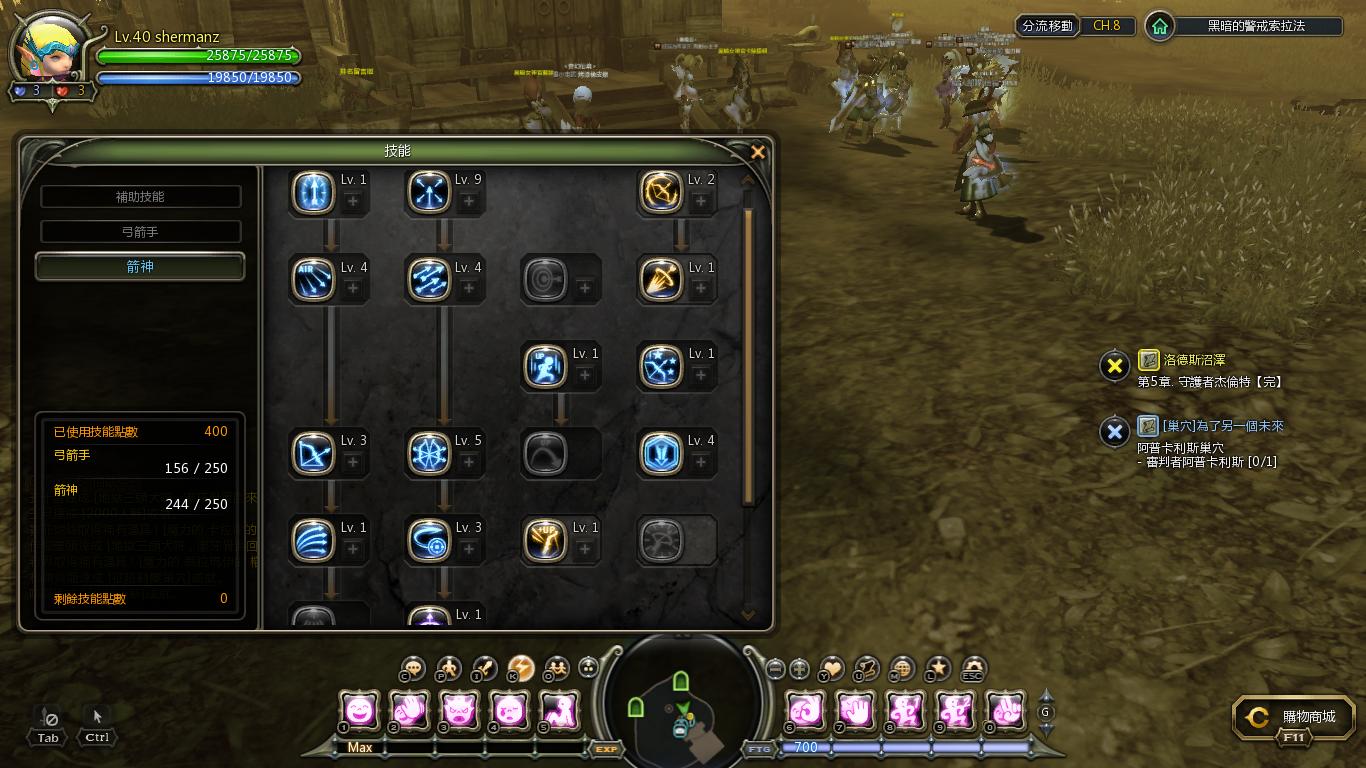Remove the 巢穴 quest from tracker
This screenshot has width=1366, height=768.
[1114, 432]
